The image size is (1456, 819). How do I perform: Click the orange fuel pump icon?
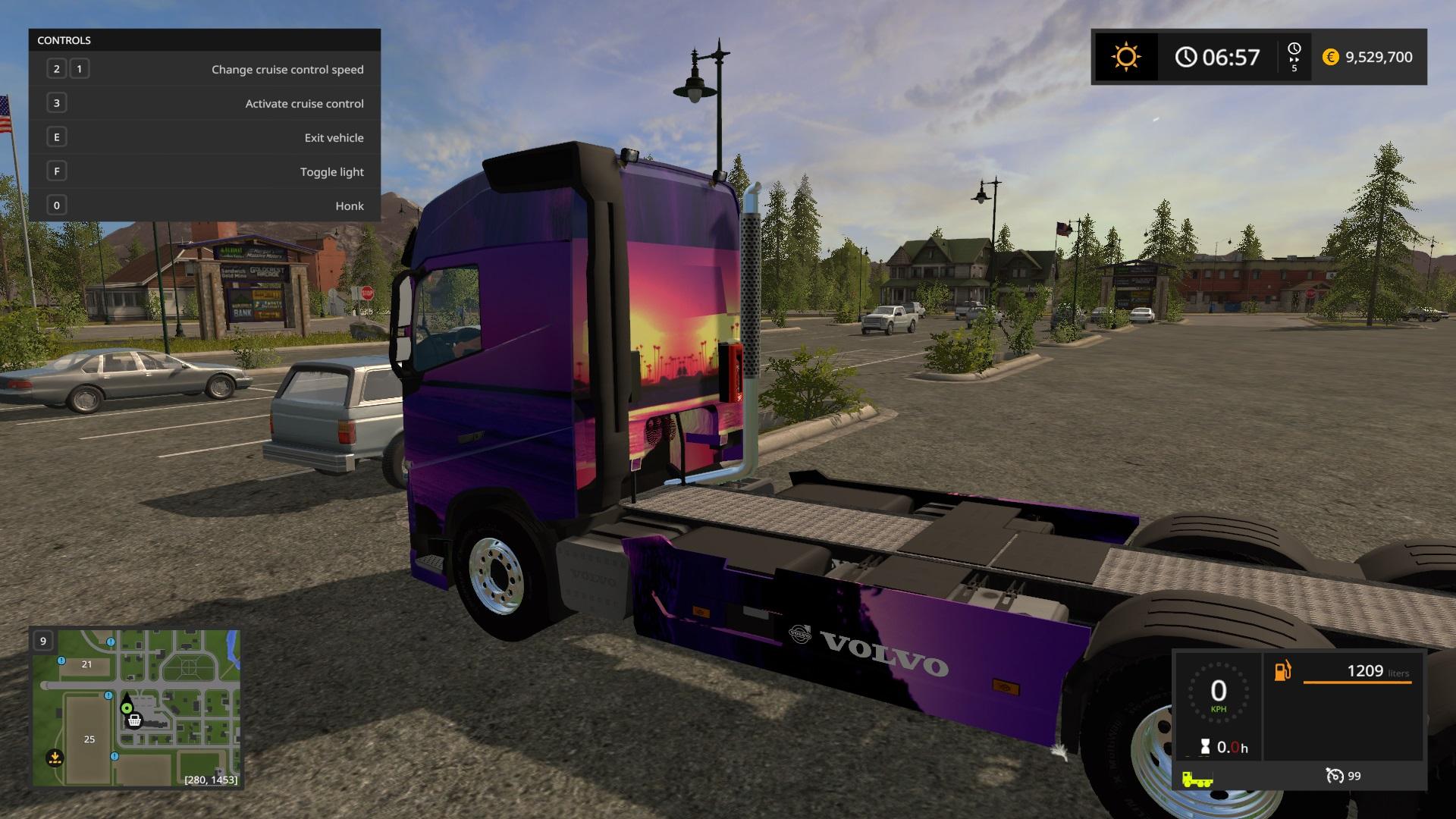(x=1282, y=671)
